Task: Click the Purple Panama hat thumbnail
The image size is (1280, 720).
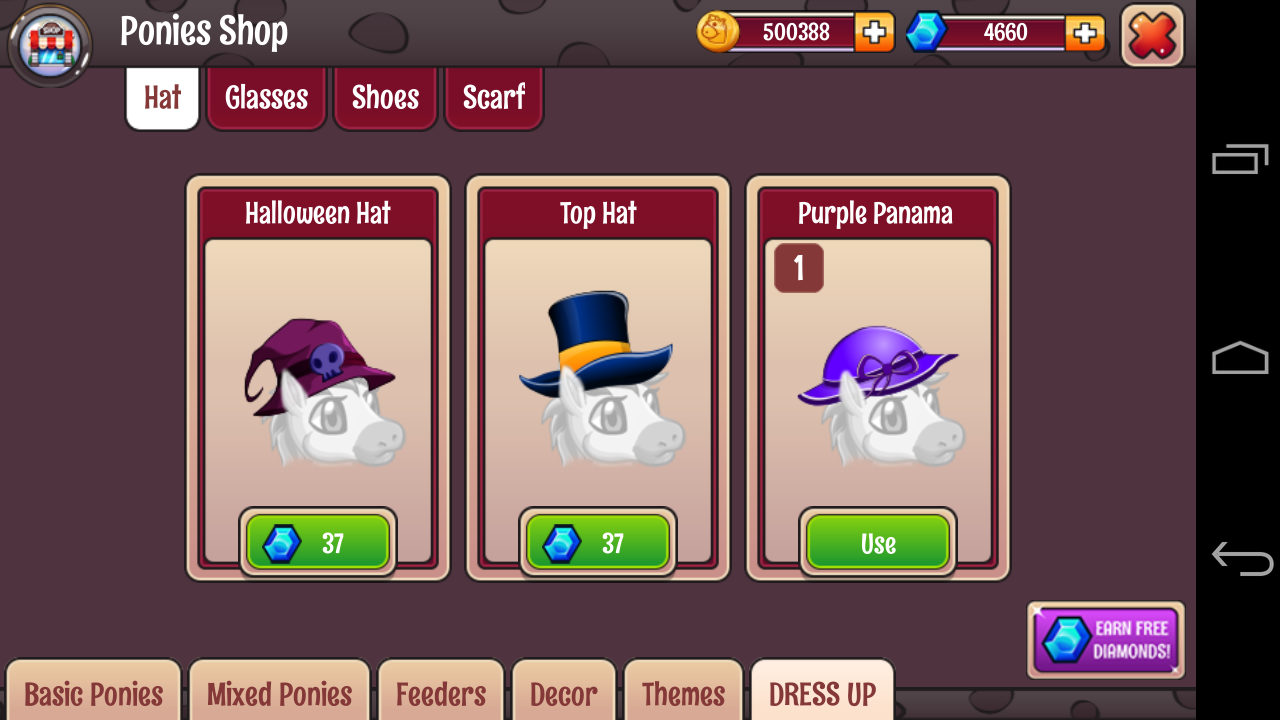Action: pos(877,390)
